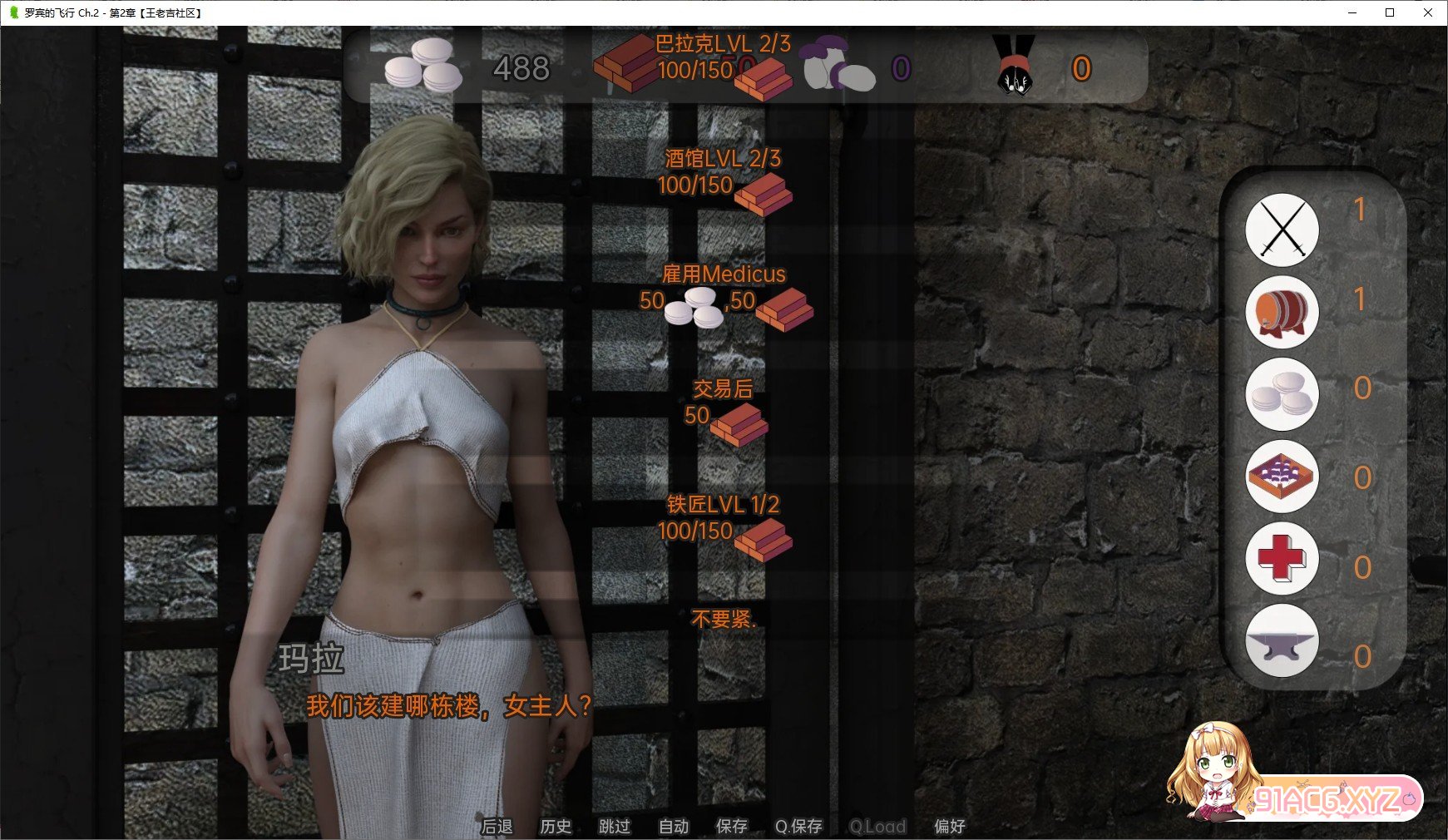
Task: Open the 保存 save menu
Action: click(732, 826)
